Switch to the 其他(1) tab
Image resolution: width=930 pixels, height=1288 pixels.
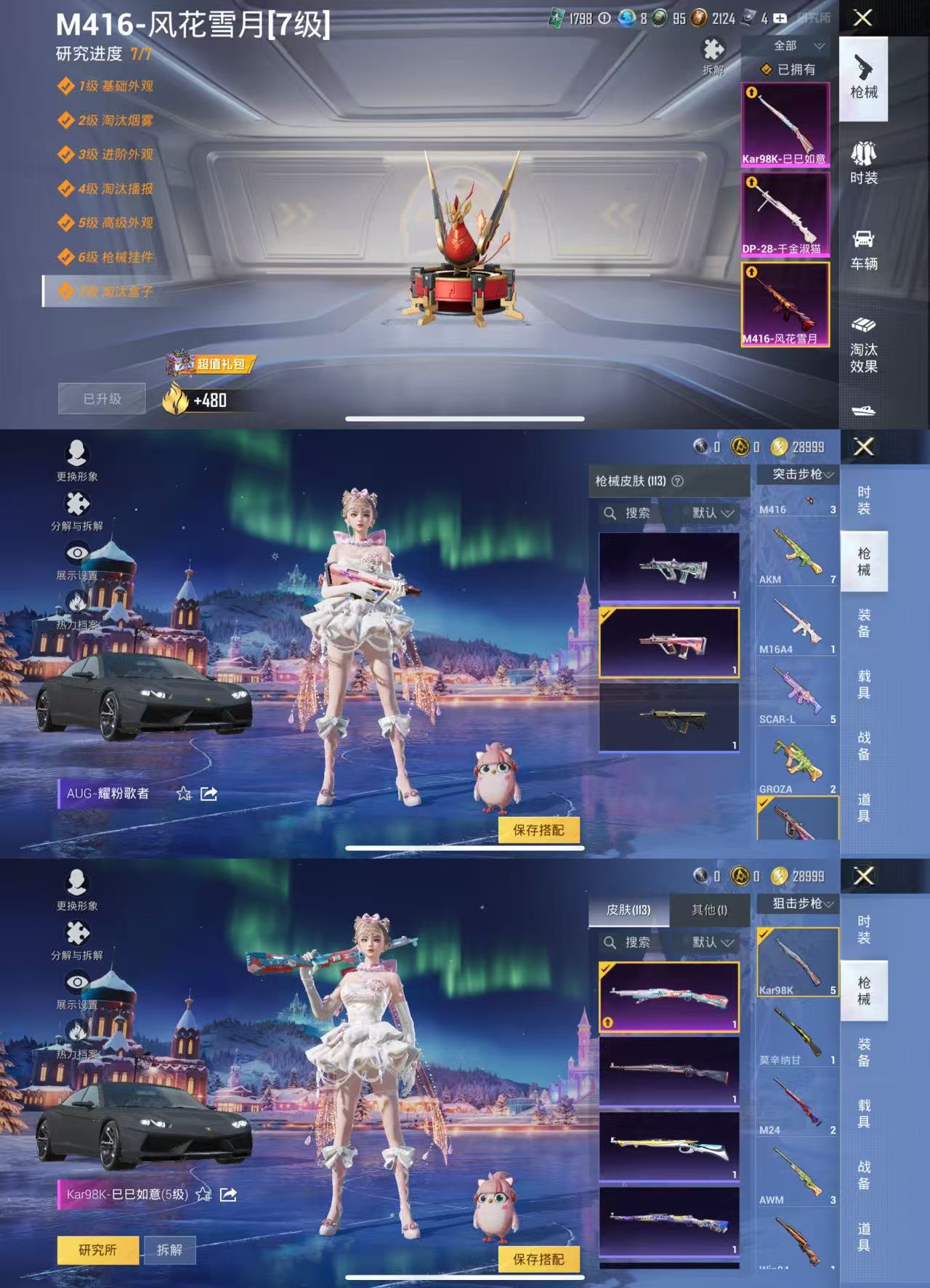pyautogui.click(x=711, y=911)
